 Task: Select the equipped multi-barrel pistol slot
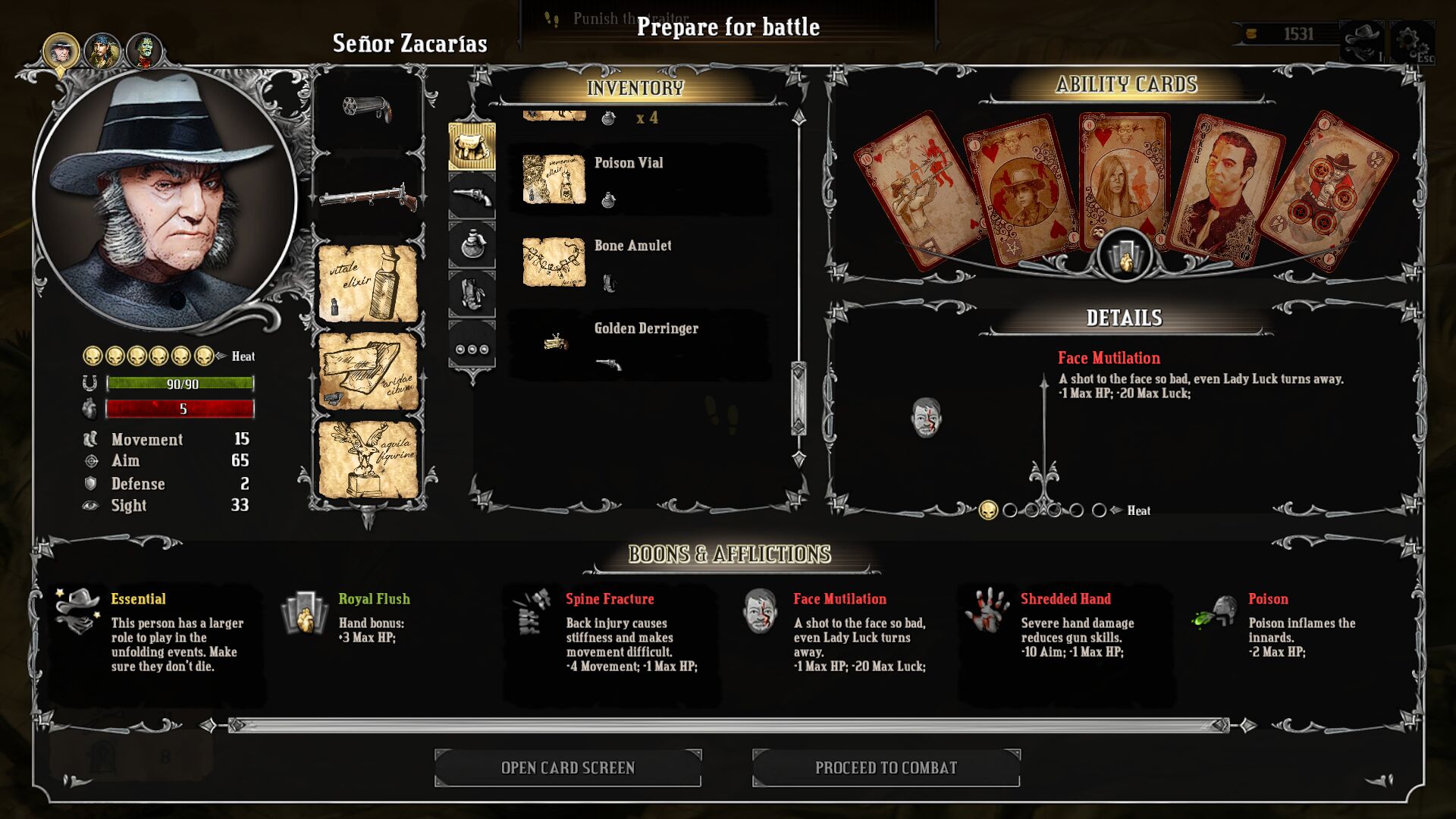click(x=368, y=108)
